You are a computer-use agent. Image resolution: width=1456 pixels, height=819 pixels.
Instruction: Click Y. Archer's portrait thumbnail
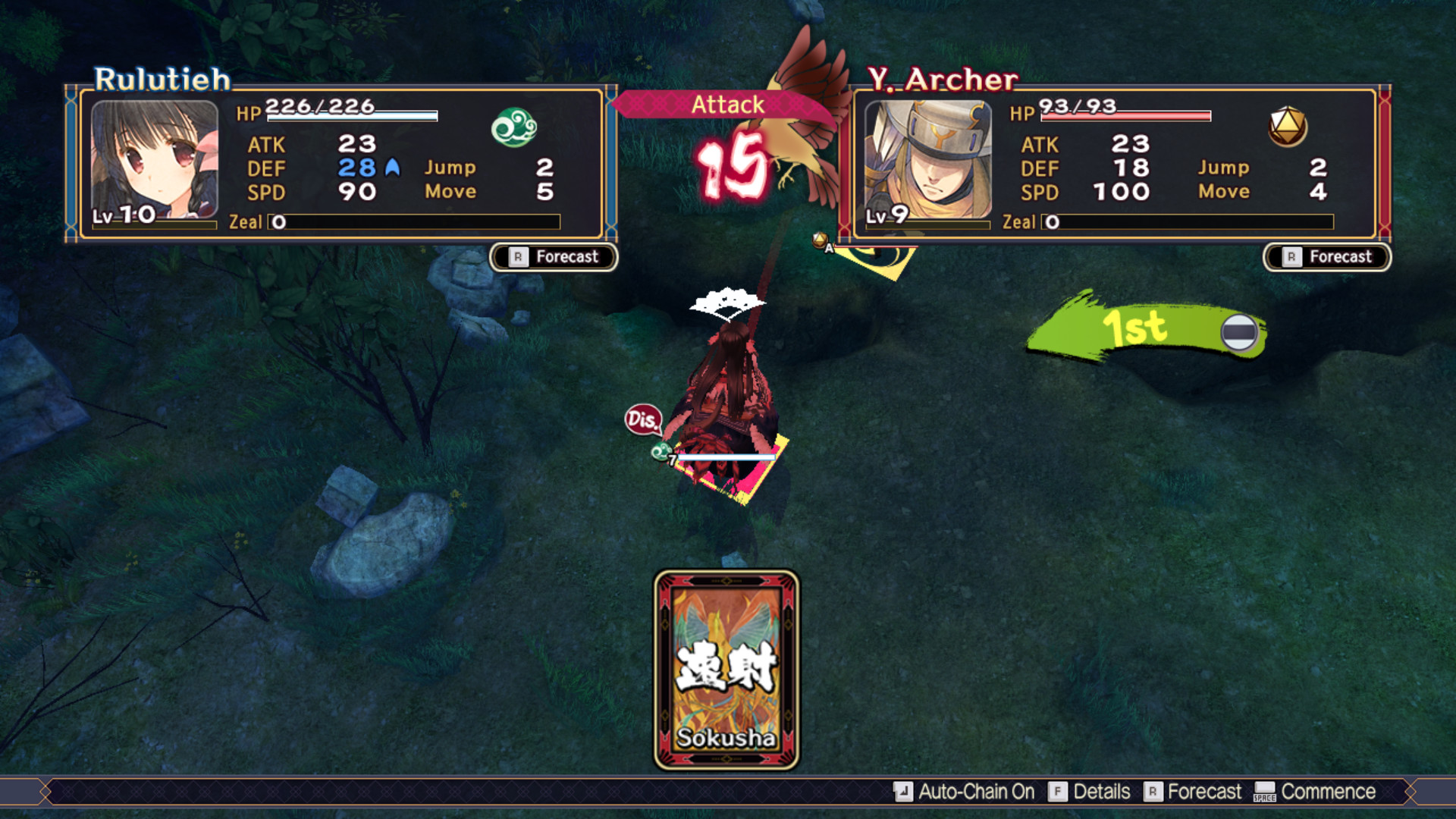coord(929,158)
